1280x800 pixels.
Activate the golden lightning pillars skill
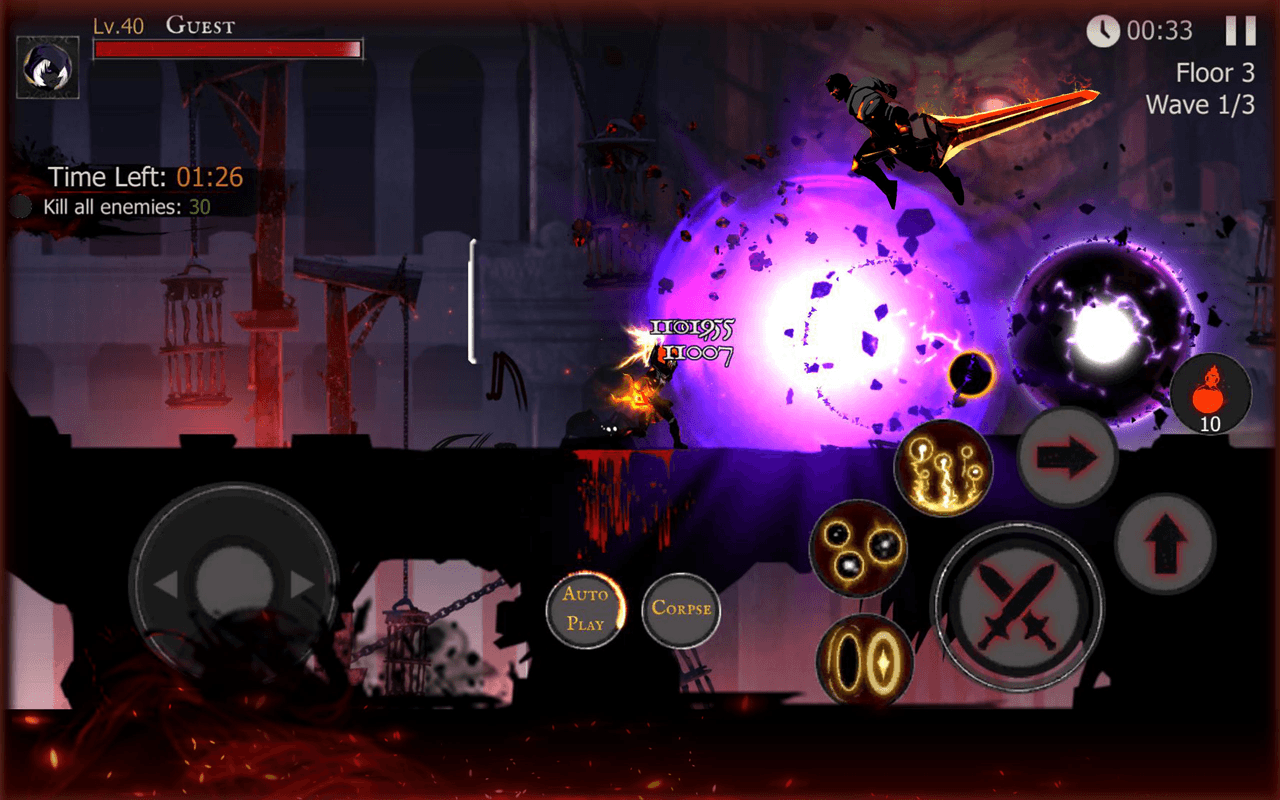(x=943, y=467)
